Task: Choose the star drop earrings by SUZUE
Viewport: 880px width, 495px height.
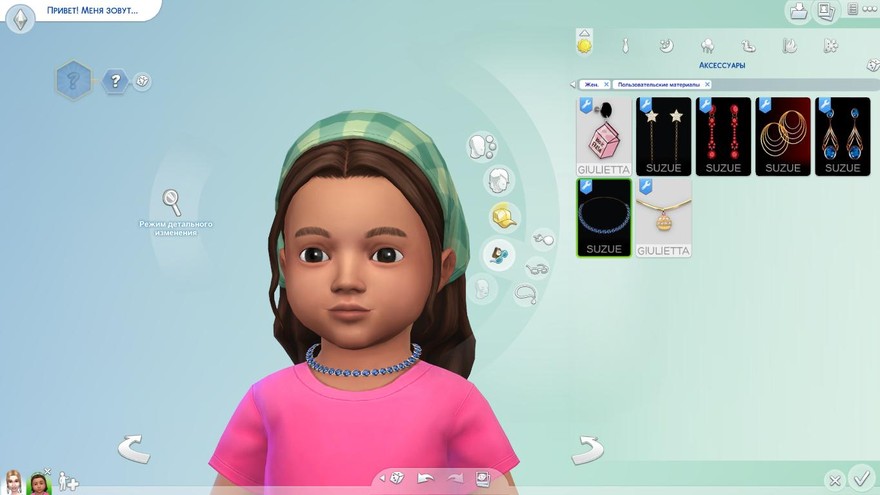Action: pos(663,135)
